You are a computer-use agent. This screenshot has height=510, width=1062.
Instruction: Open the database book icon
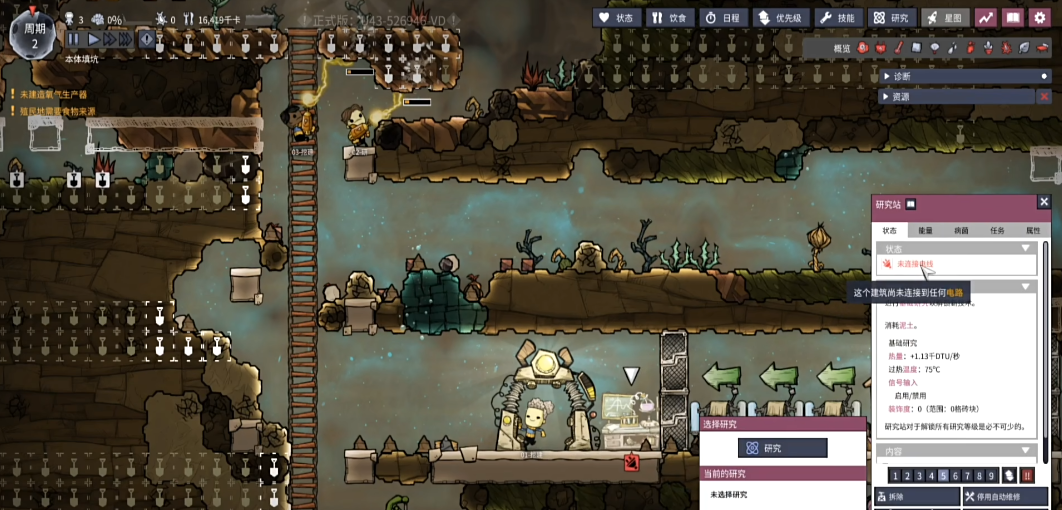1013,17
